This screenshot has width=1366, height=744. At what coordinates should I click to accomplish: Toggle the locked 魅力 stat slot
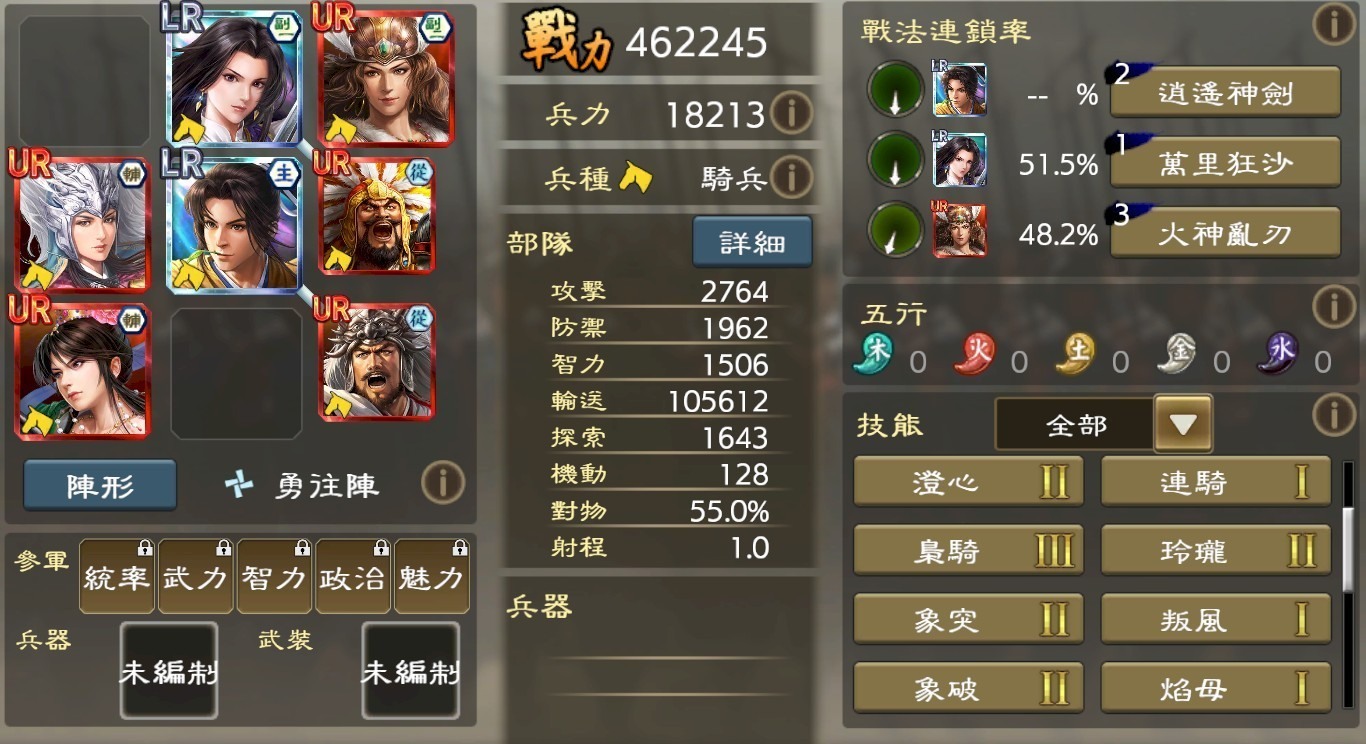tap(432, 577)
